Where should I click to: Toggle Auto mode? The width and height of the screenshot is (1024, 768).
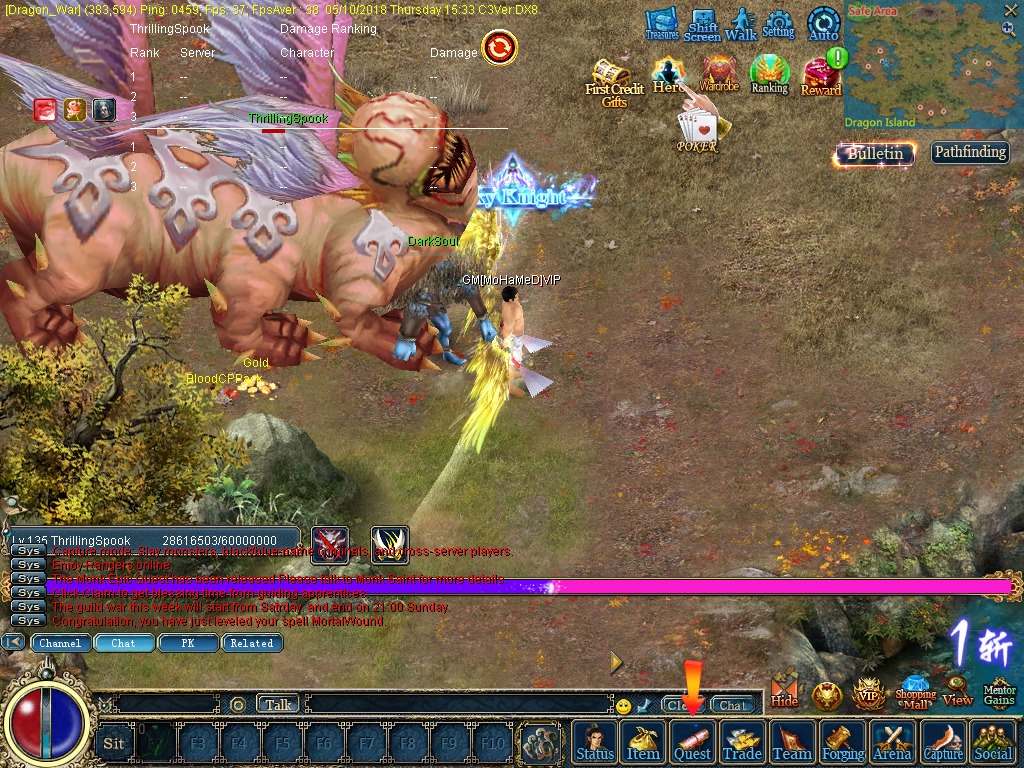(x=823, y=24)
